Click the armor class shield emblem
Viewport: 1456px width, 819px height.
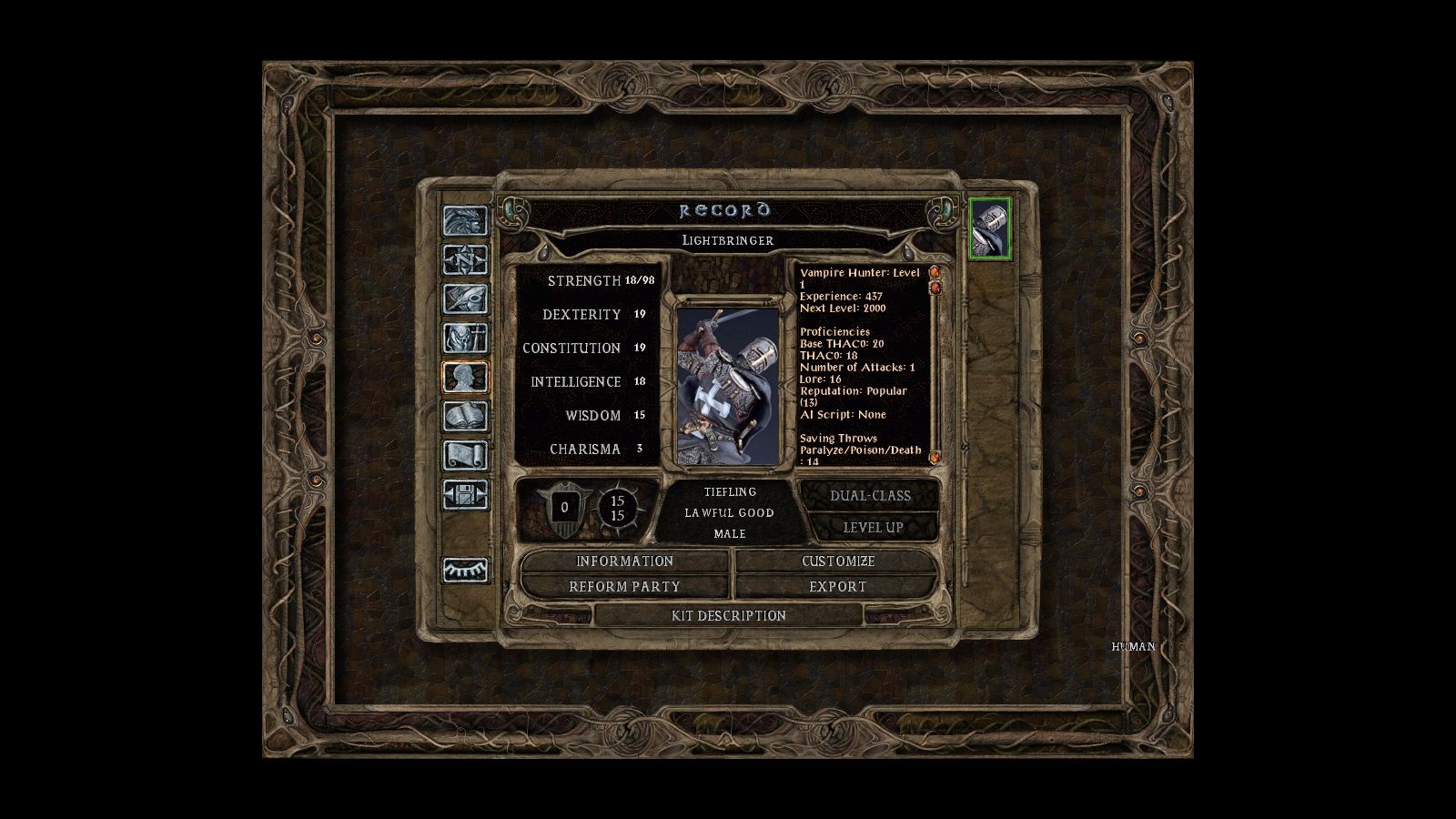point(565,508)
